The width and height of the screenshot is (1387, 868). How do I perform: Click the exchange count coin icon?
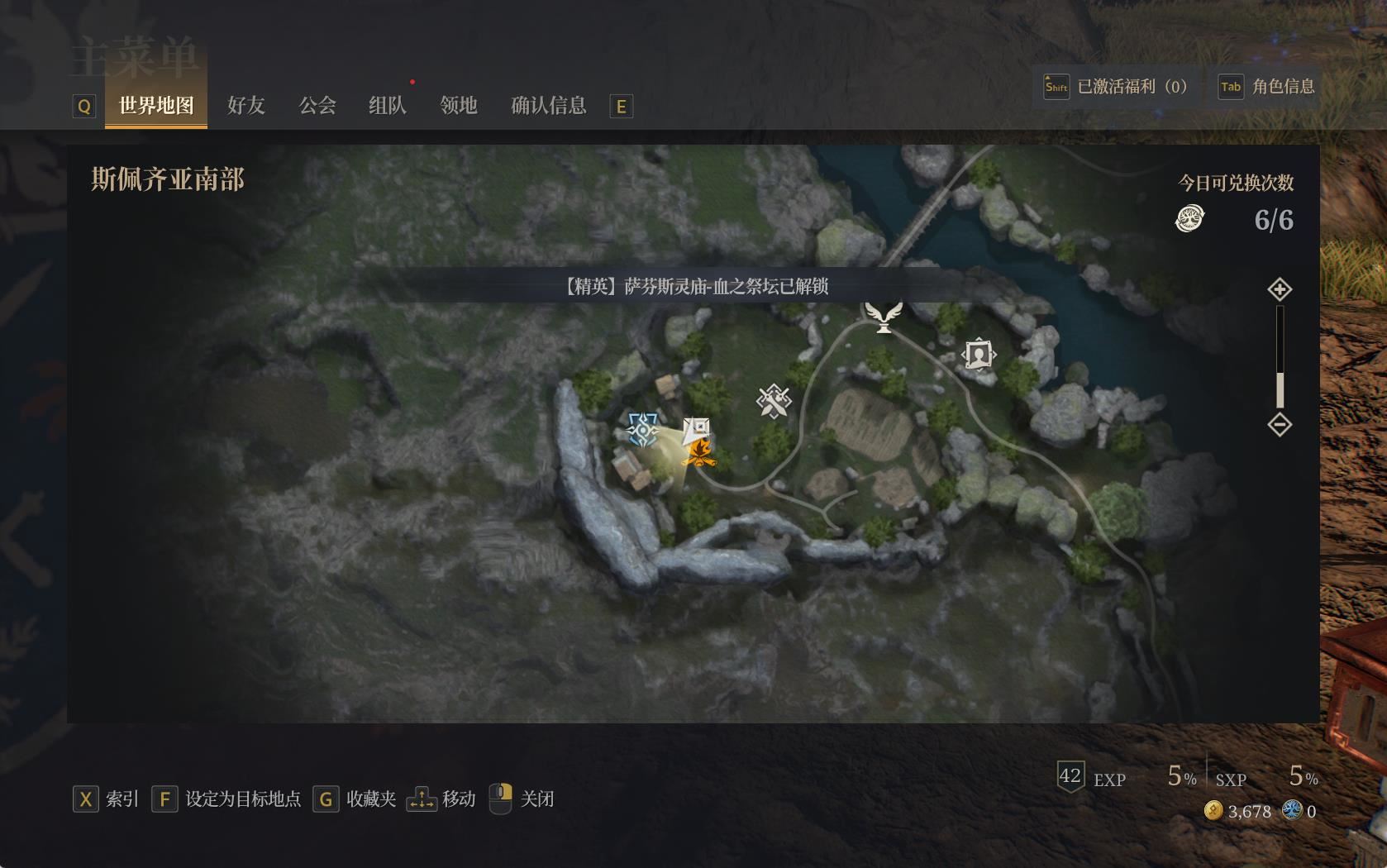coord(1189,219)
